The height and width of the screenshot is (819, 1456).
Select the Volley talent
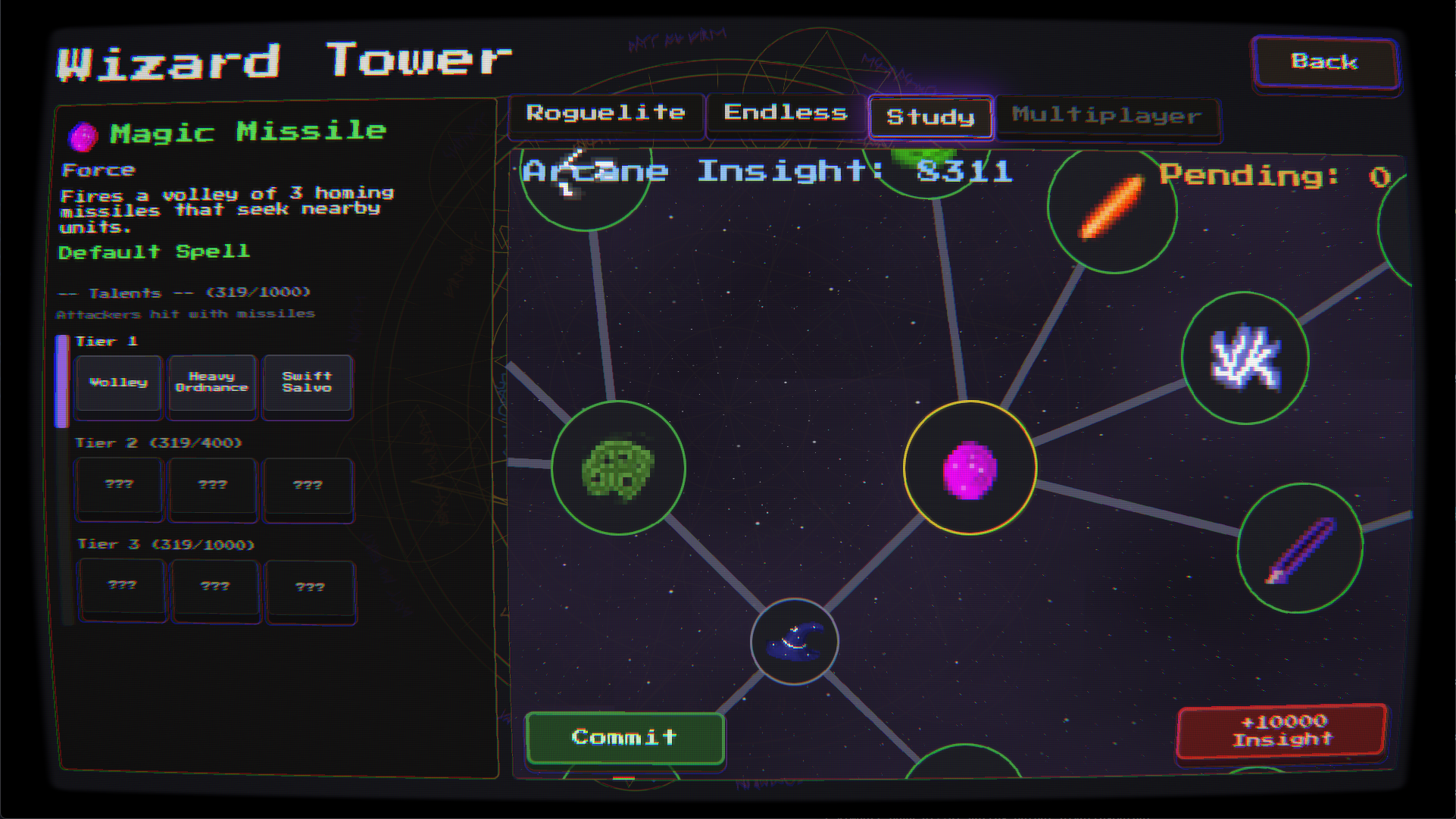pyautogui.click(x=119, y=383)
